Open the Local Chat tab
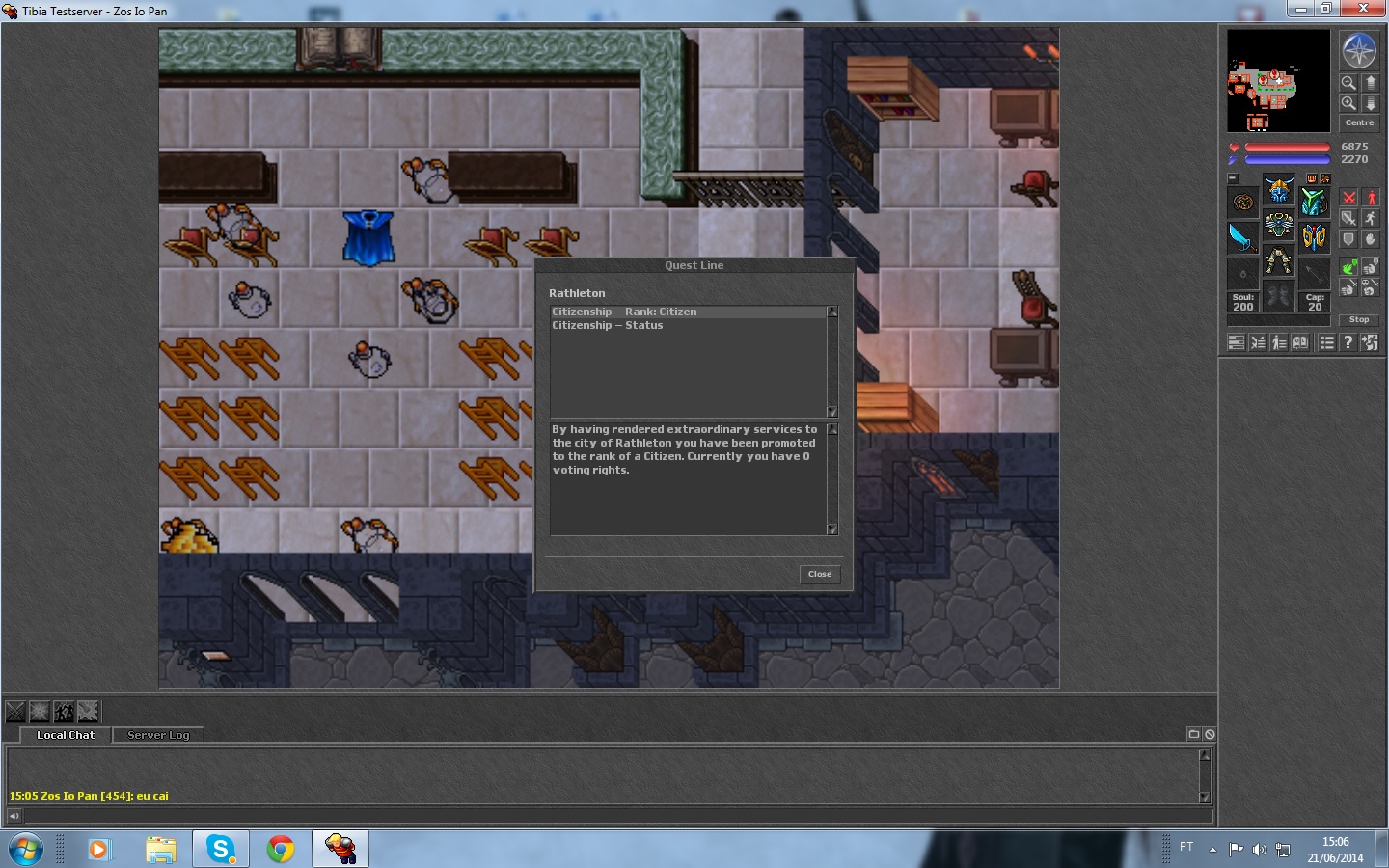 pos(66,735)
